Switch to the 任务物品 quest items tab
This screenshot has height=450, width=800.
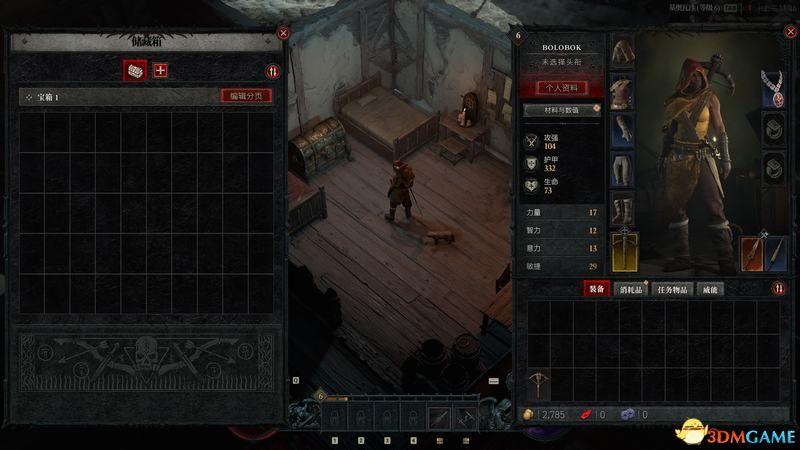(x=672, y=289)
